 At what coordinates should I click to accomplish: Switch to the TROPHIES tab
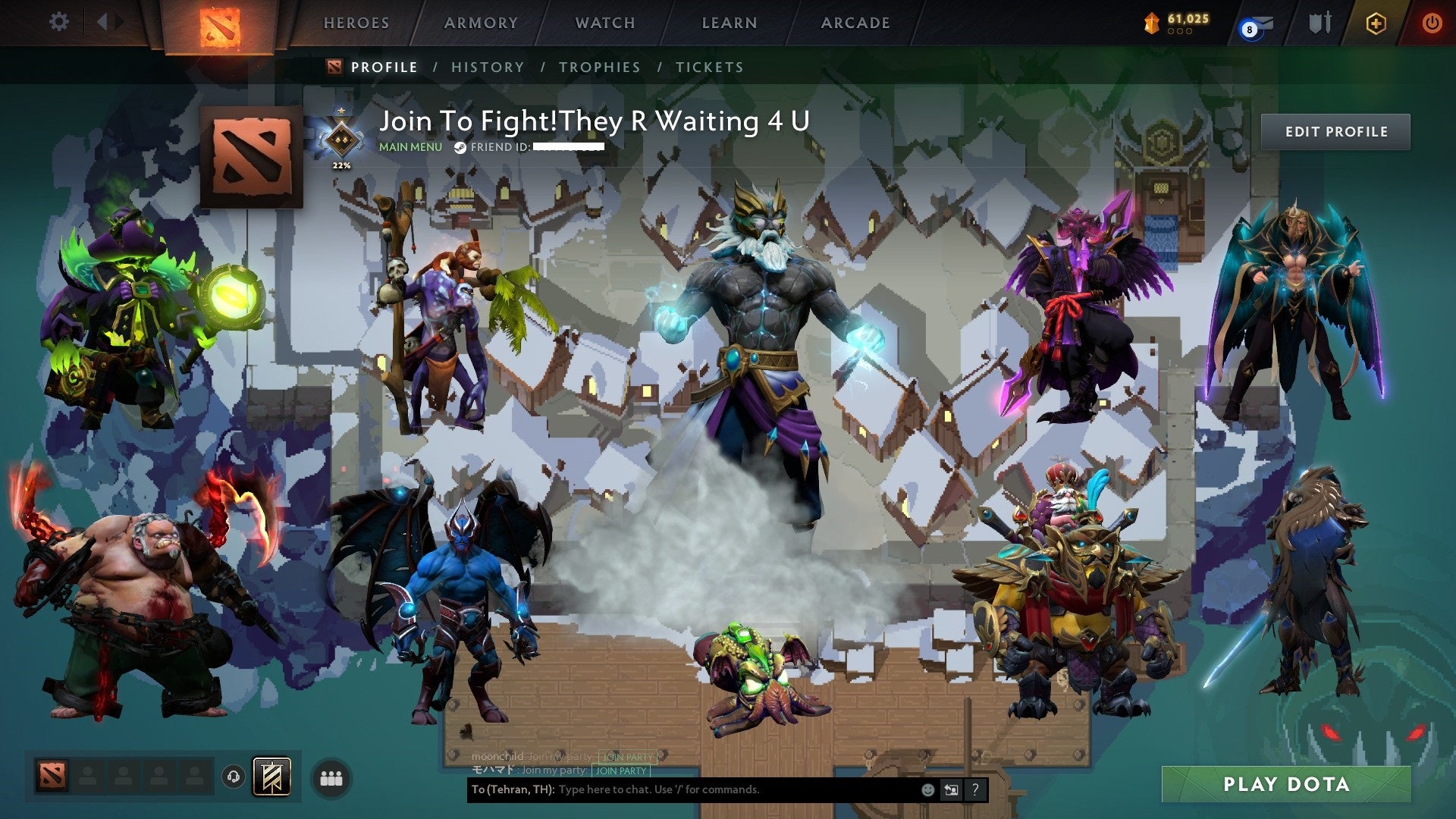[x=600, y=67]
